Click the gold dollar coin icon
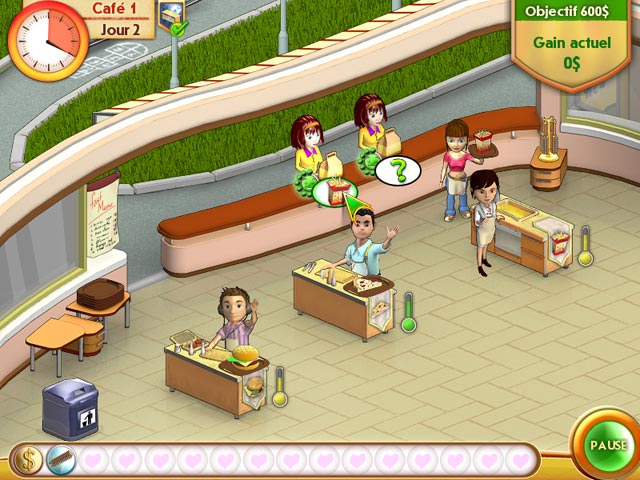 (28, 460)
